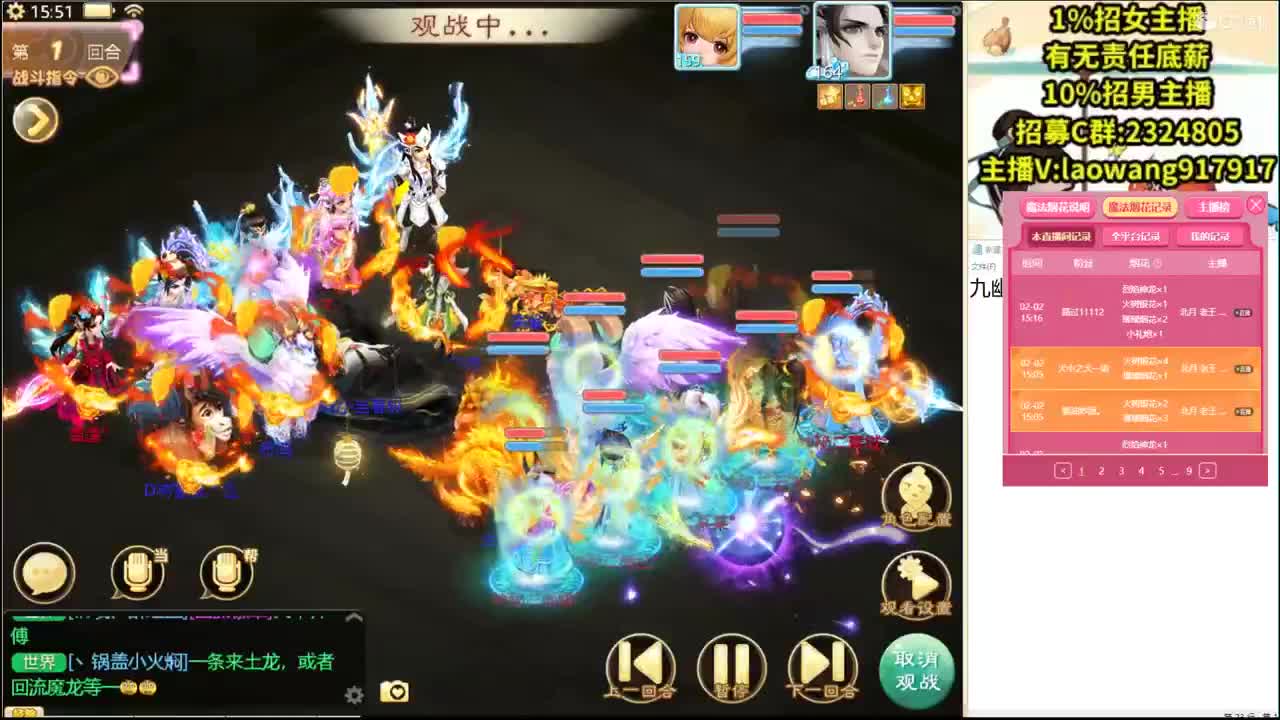Click the next-page chevron in fireworks record pagination
The height and width of the screenshot is (720, 1280).
pos(1207,470)
